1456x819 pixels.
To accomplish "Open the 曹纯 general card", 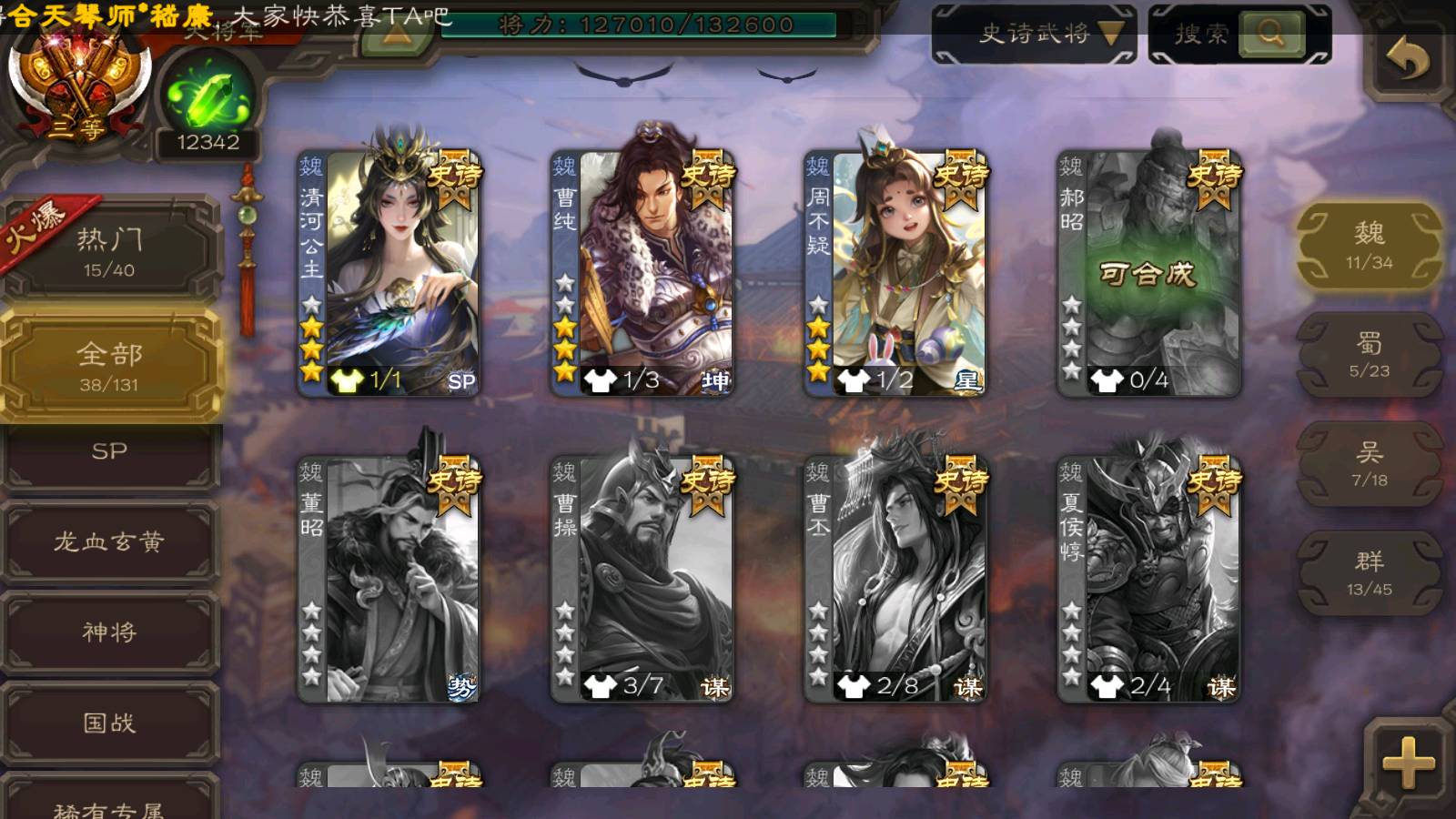I will 642,273.
